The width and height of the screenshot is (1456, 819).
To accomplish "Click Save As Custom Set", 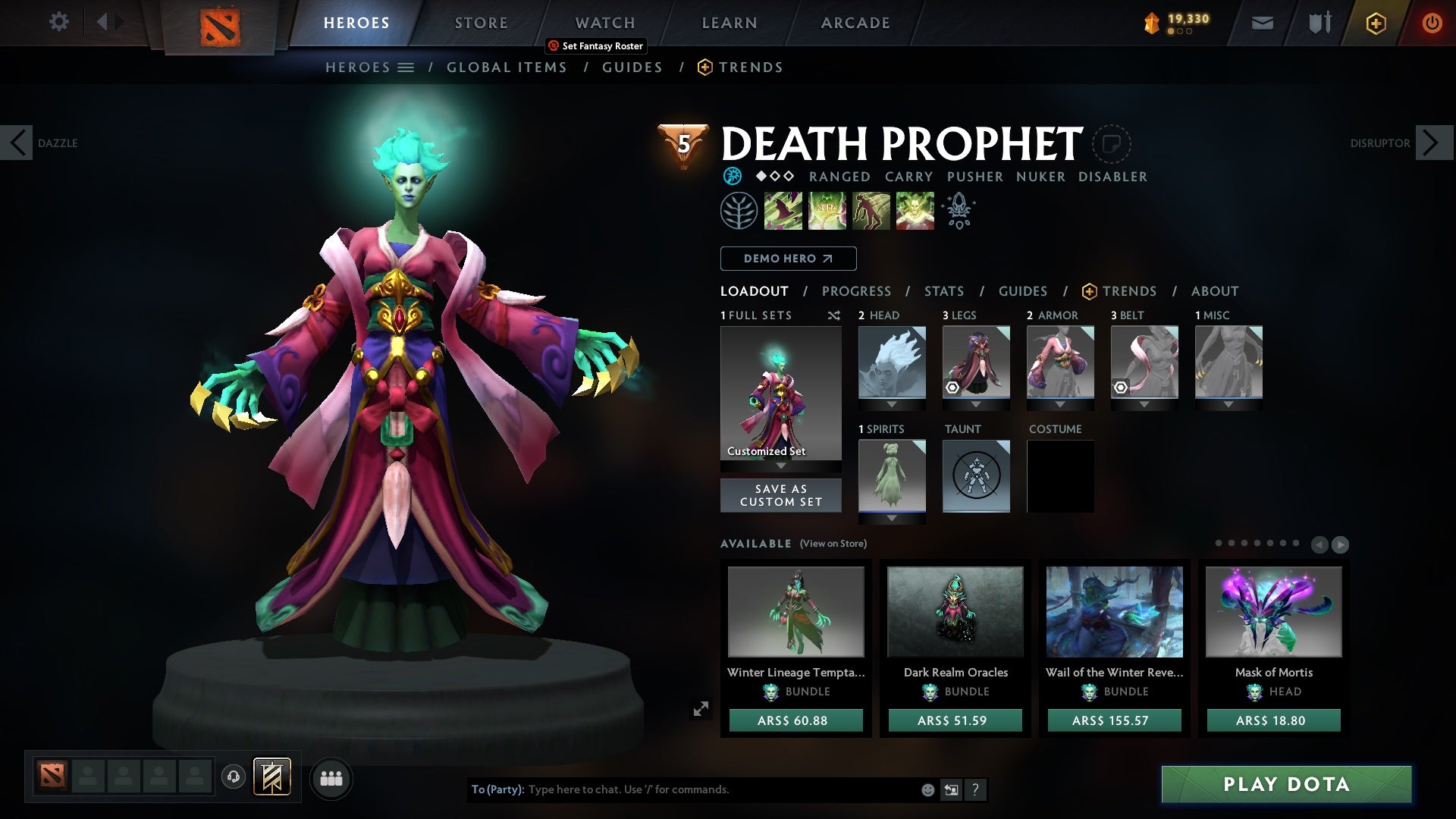I will click(781, 495).
